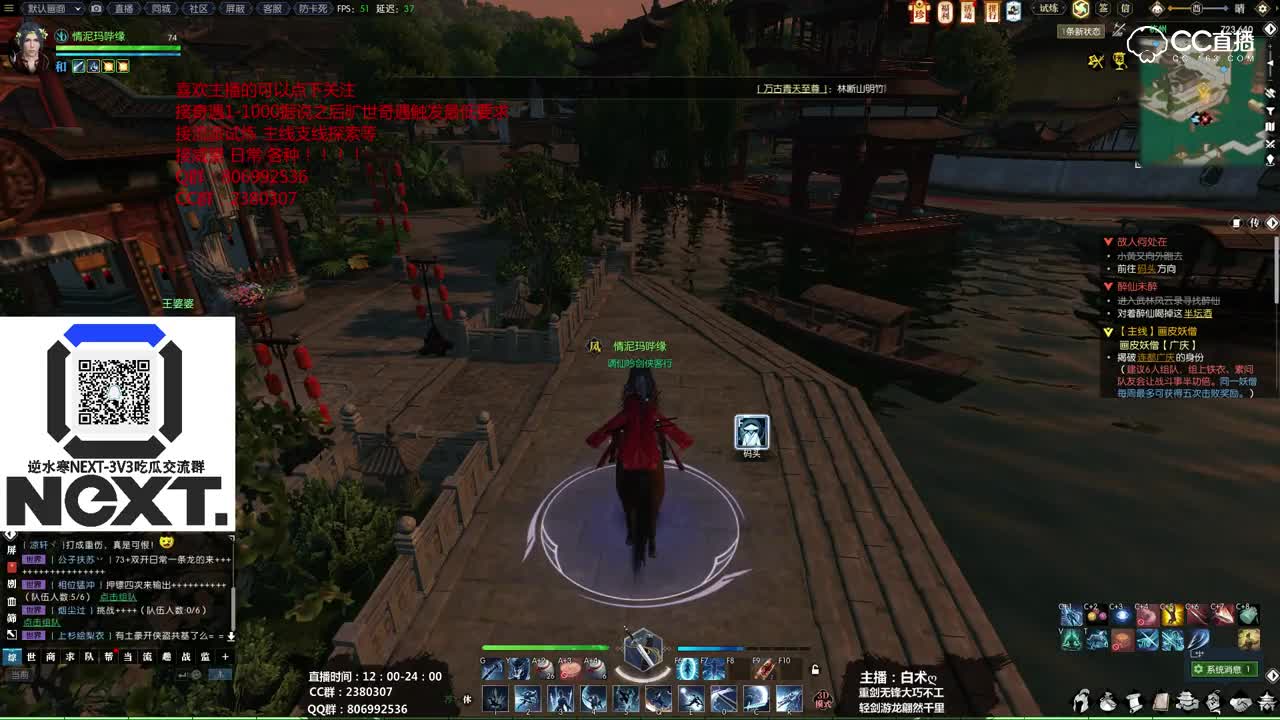Toggle the 防卡死 anti-lag option
1280x720 pixels.
click(311, 8)
